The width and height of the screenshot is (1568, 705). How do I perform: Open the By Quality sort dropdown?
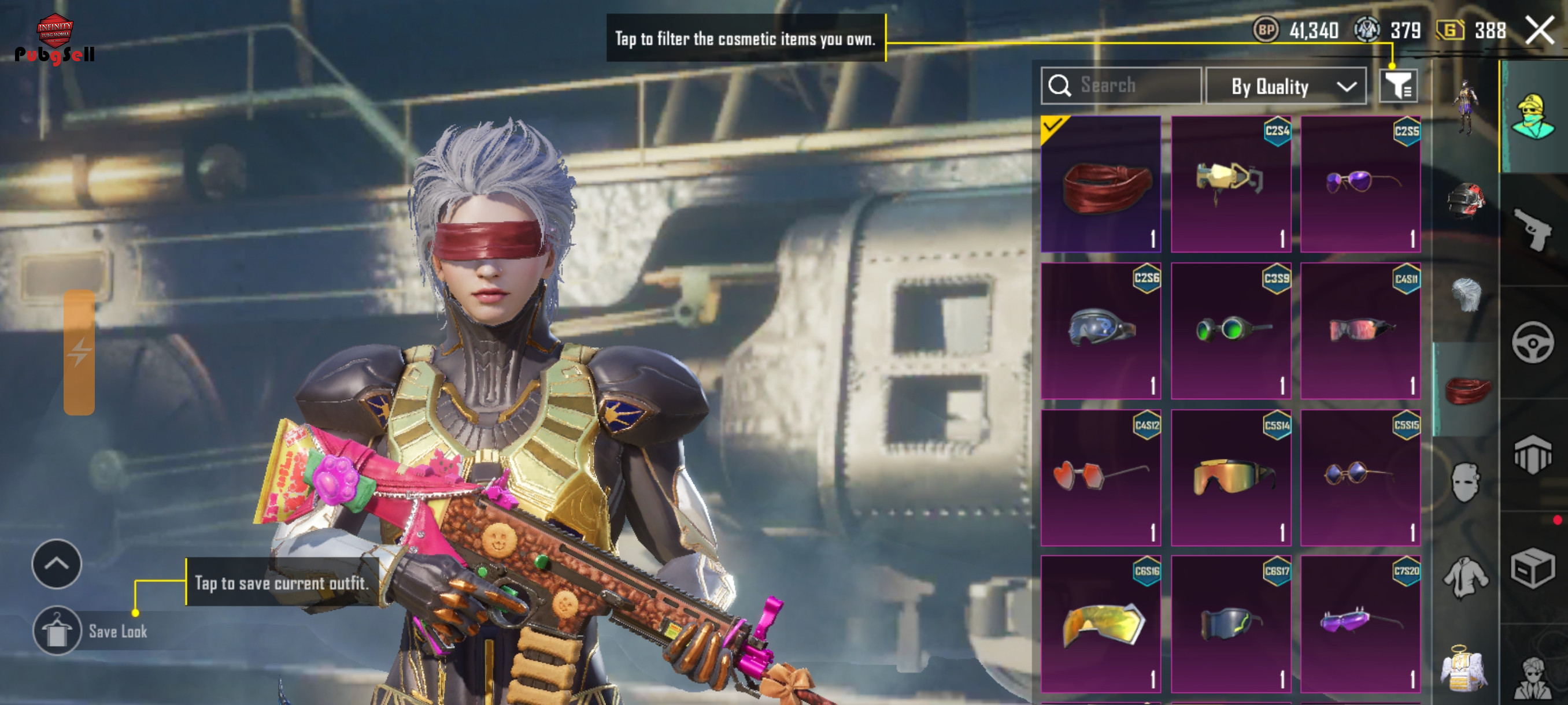pos(1286,86)
